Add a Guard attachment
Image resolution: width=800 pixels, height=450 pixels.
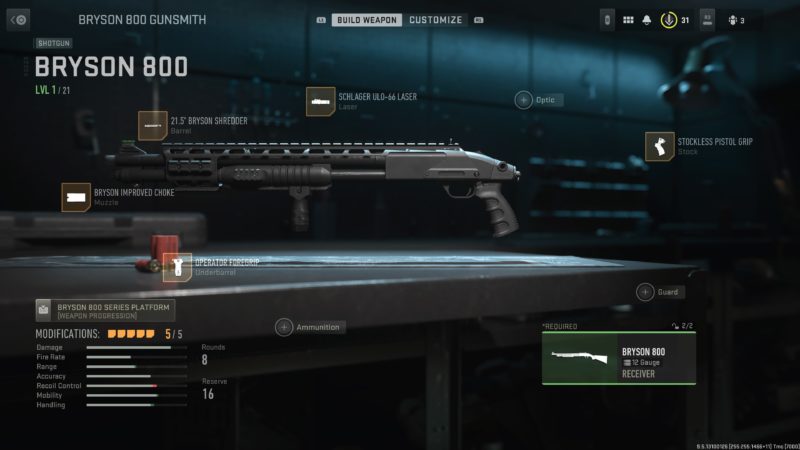[647, 292]
